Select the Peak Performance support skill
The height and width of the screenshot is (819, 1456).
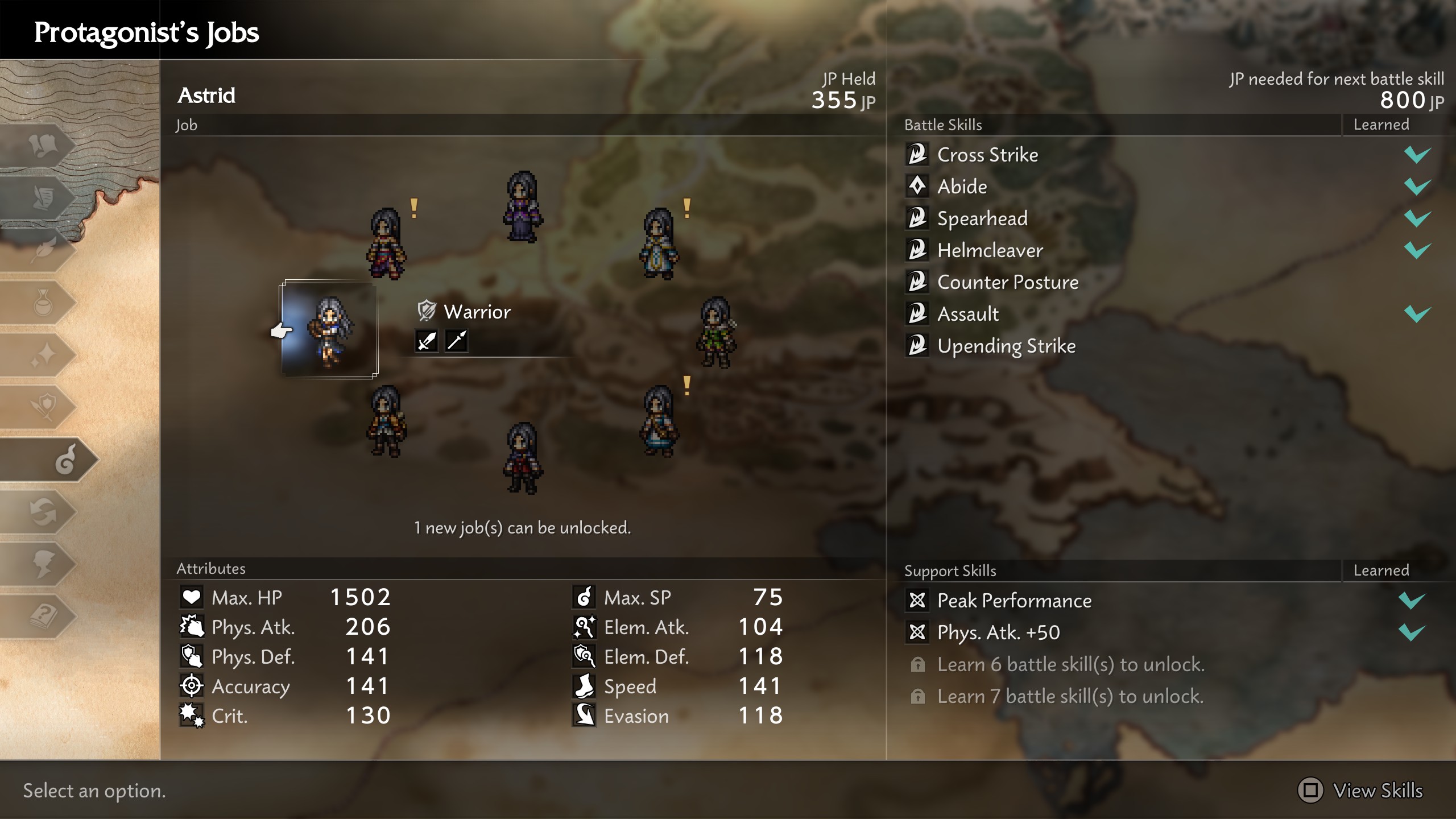point(1014,601)
